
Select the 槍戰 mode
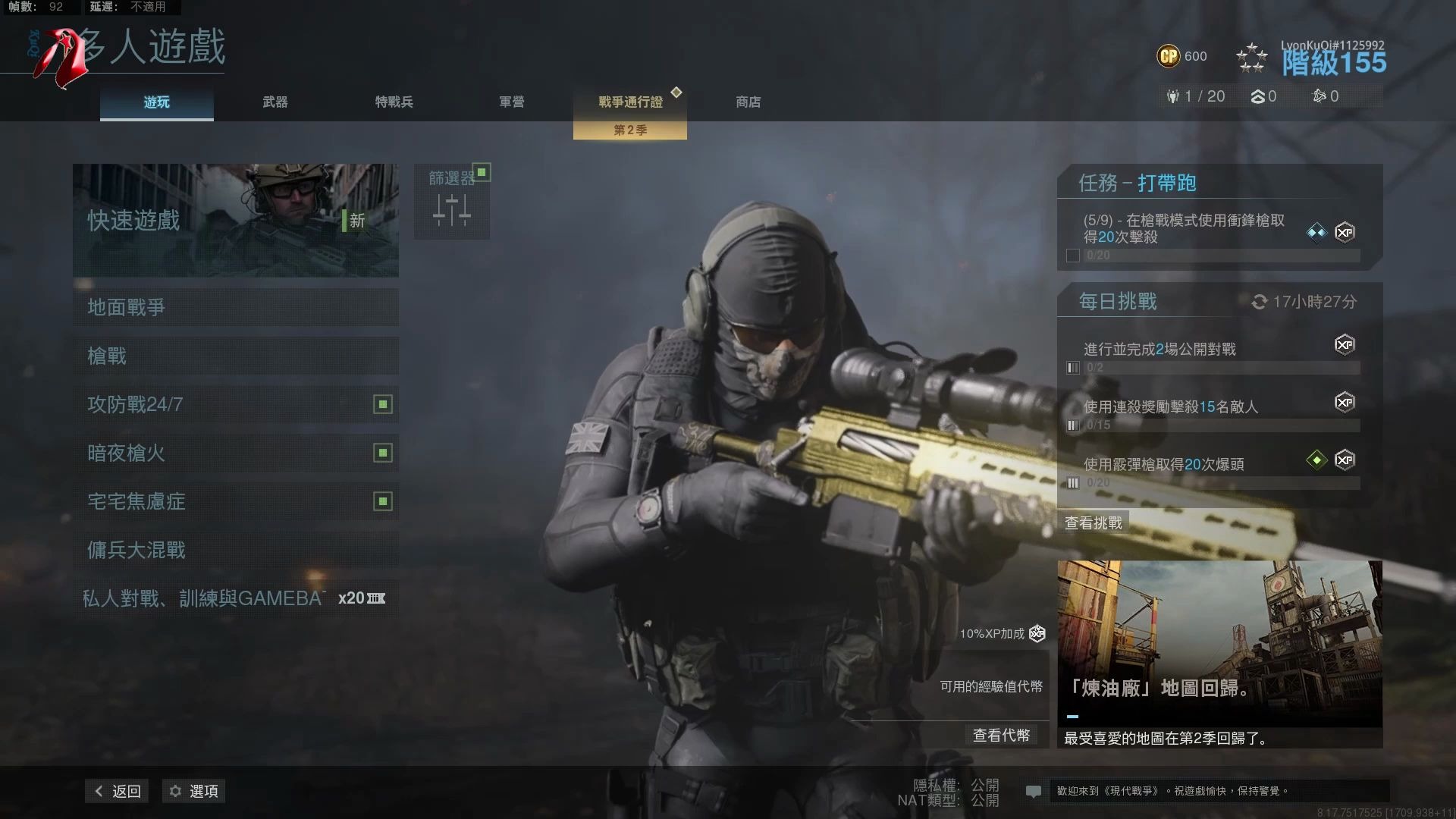click(235, 356)
